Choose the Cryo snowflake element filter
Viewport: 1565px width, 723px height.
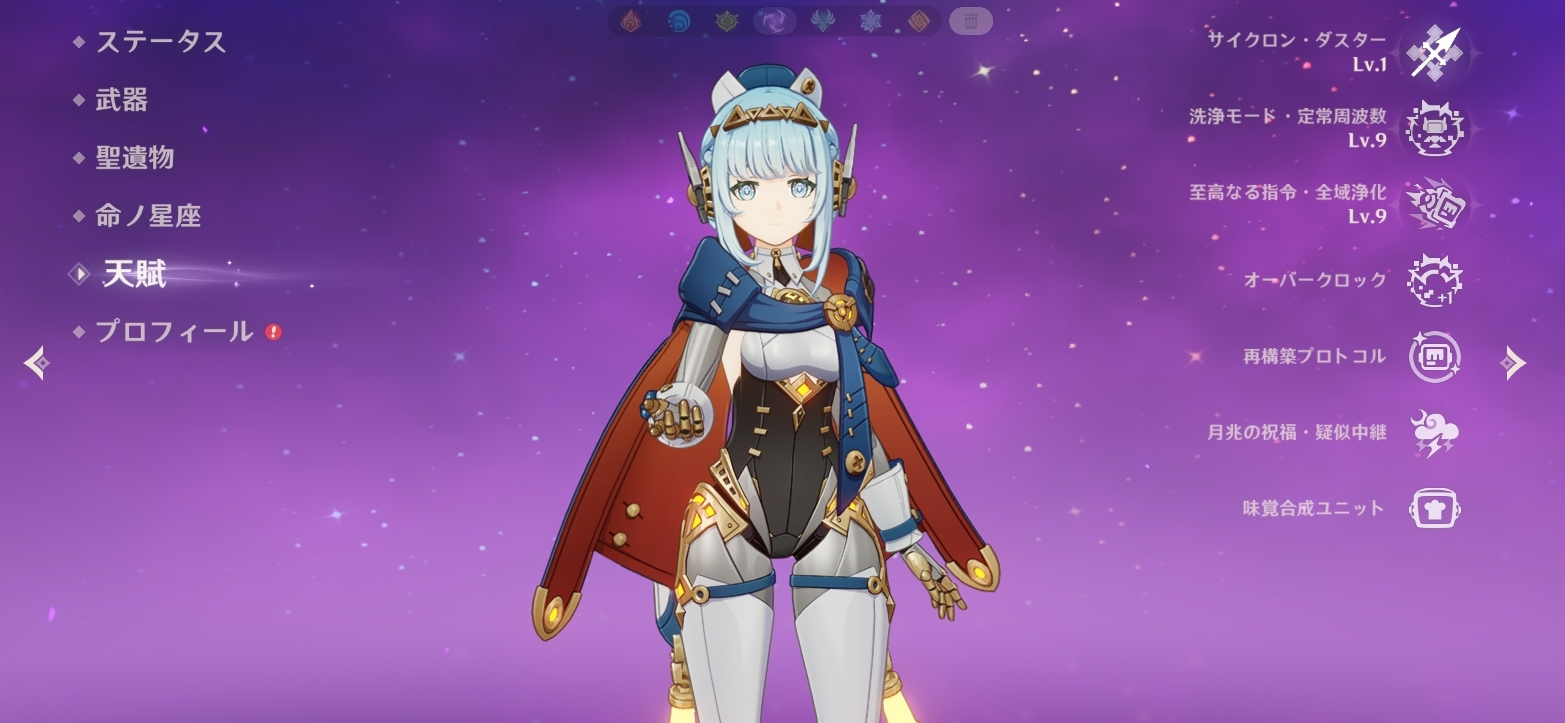point(870,21)
